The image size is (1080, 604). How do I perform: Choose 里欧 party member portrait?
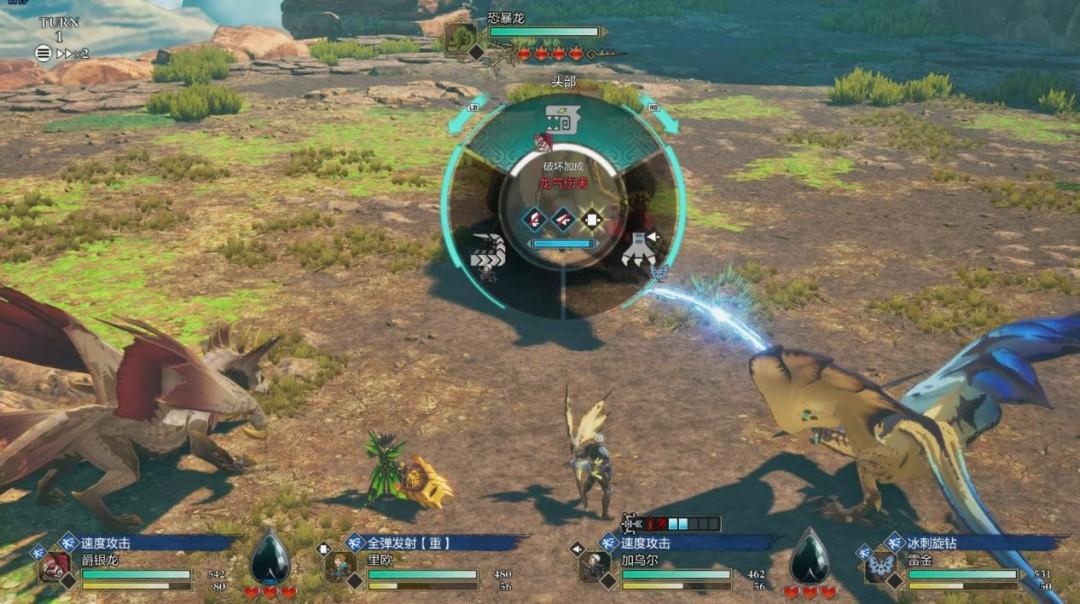pos(340,566)
